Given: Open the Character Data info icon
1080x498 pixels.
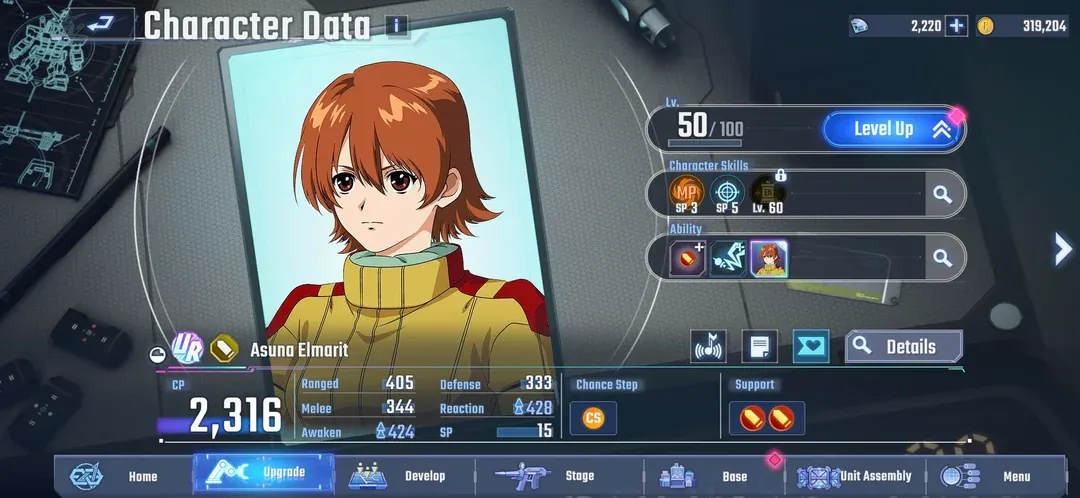Looking at the screenshot, I should pyautogui.click(x=397, y=25).
